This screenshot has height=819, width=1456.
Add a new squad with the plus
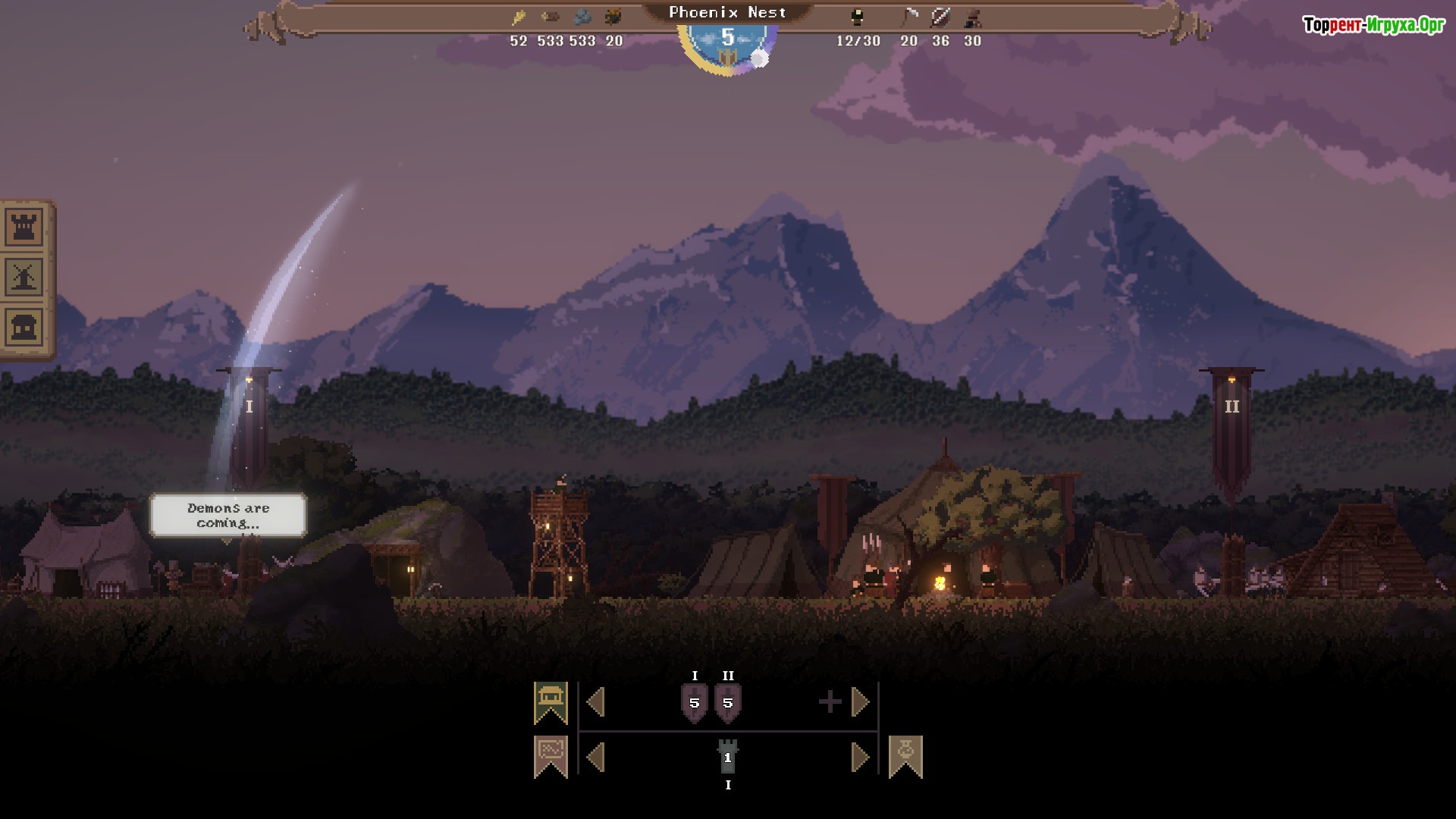click(830, 702)
